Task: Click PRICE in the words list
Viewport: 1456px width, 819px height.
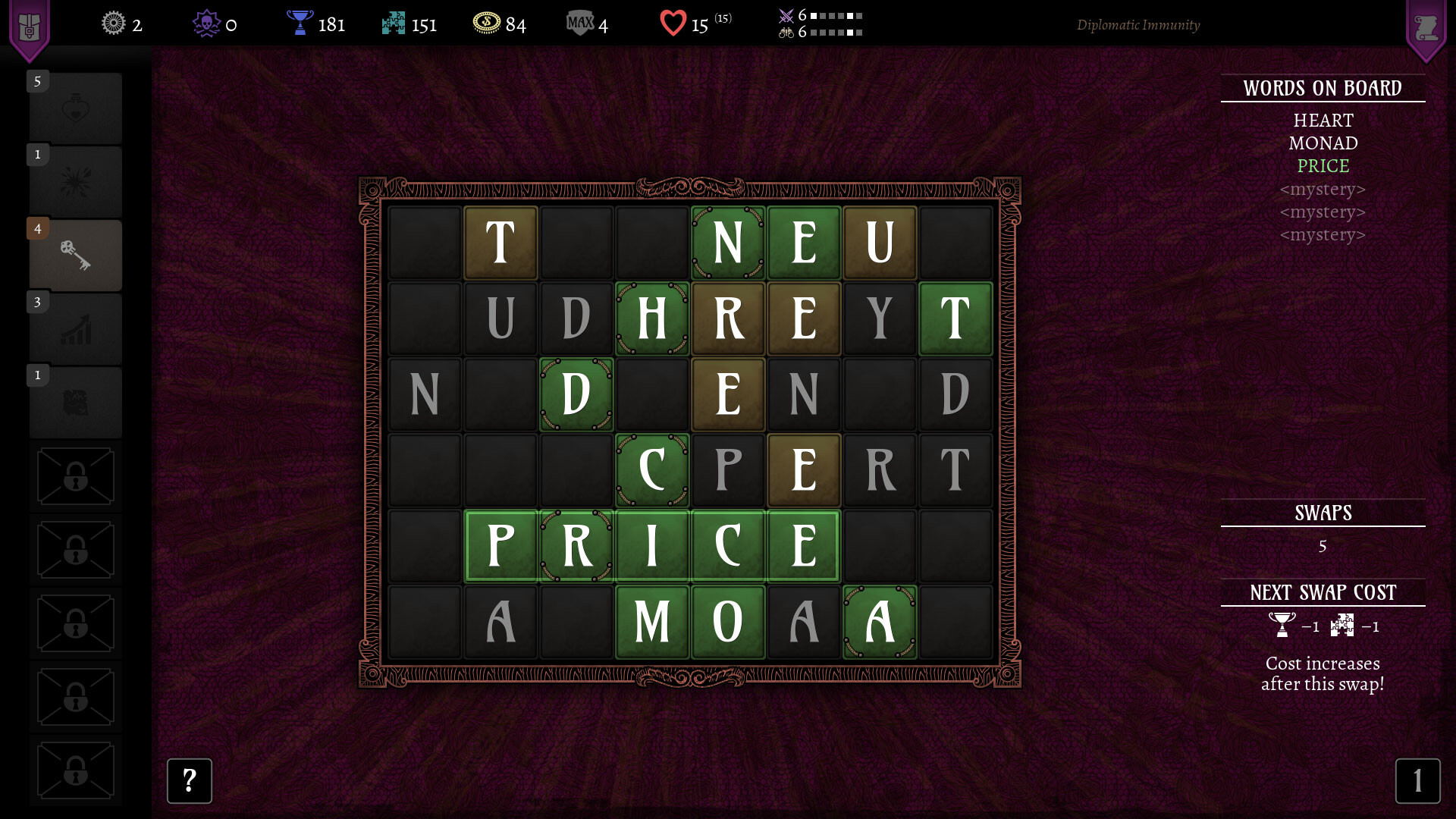Action: [x=1321, y=165]
